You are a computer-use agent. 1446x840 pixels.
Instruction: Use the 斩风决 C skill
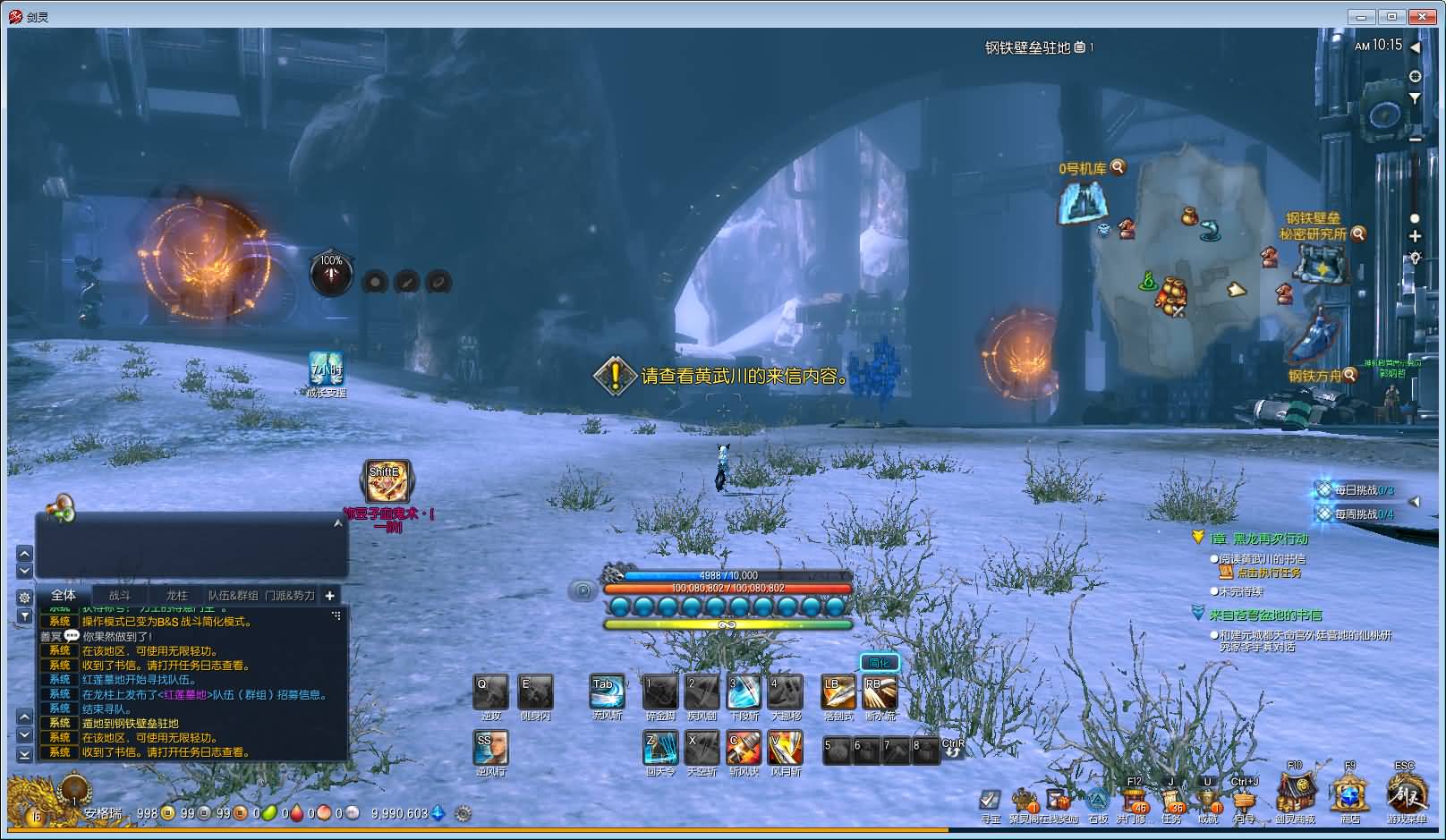[x=744, y=748]
